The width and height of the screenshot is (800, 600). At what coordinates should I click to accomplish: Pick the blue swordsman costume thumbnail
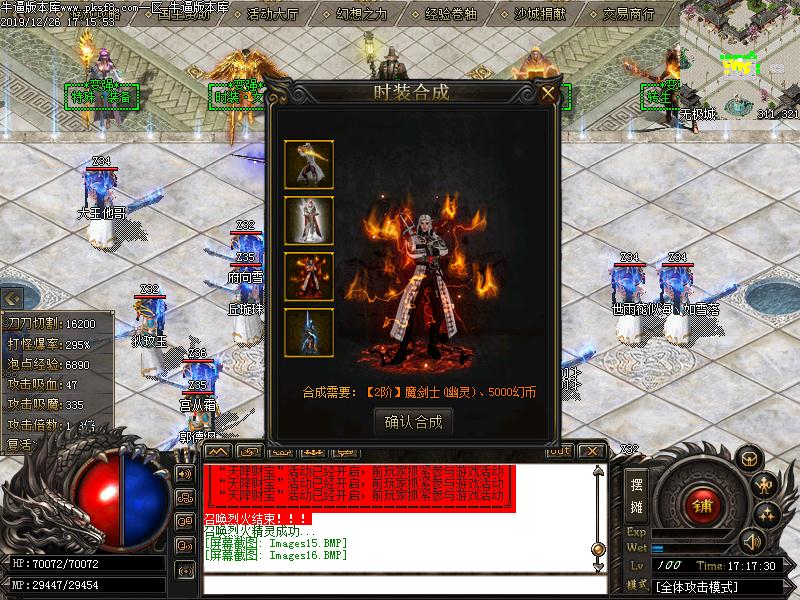point(309,333)
